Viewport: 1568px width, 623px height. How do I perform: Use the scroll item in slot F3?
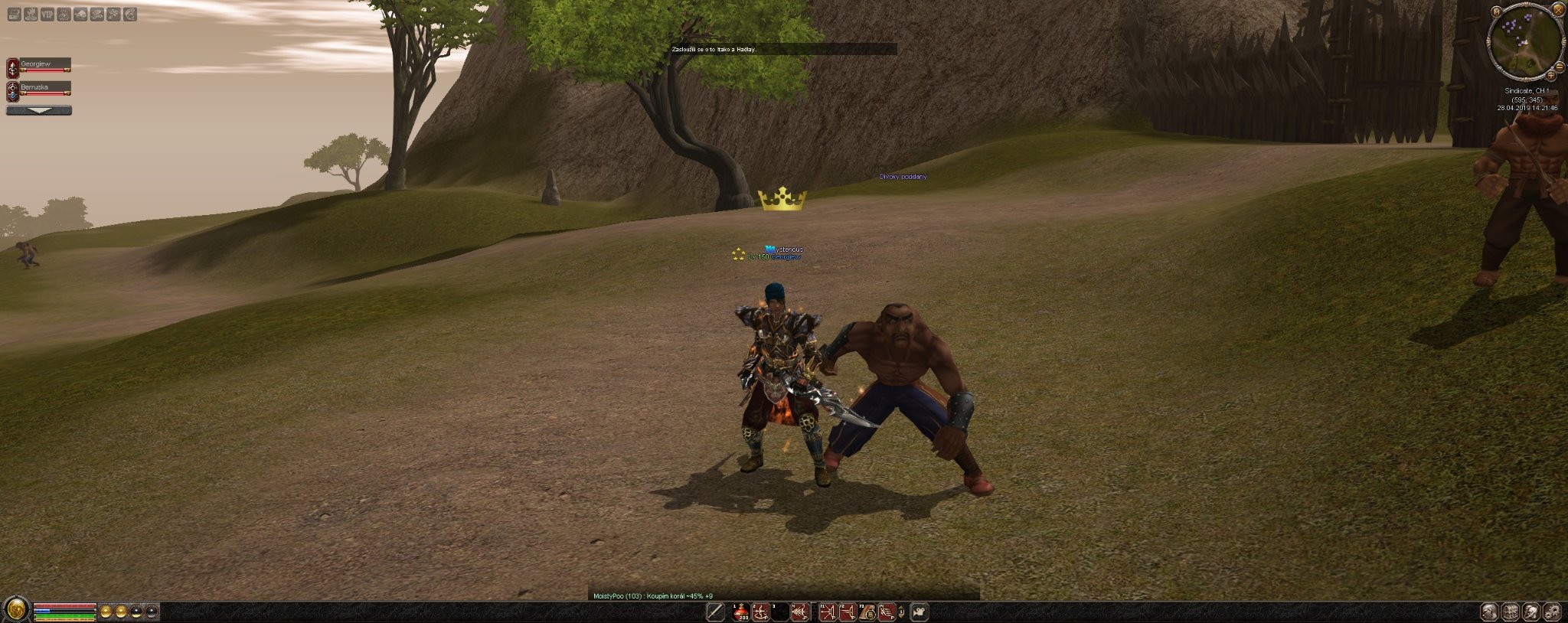(x=867, y=612)
